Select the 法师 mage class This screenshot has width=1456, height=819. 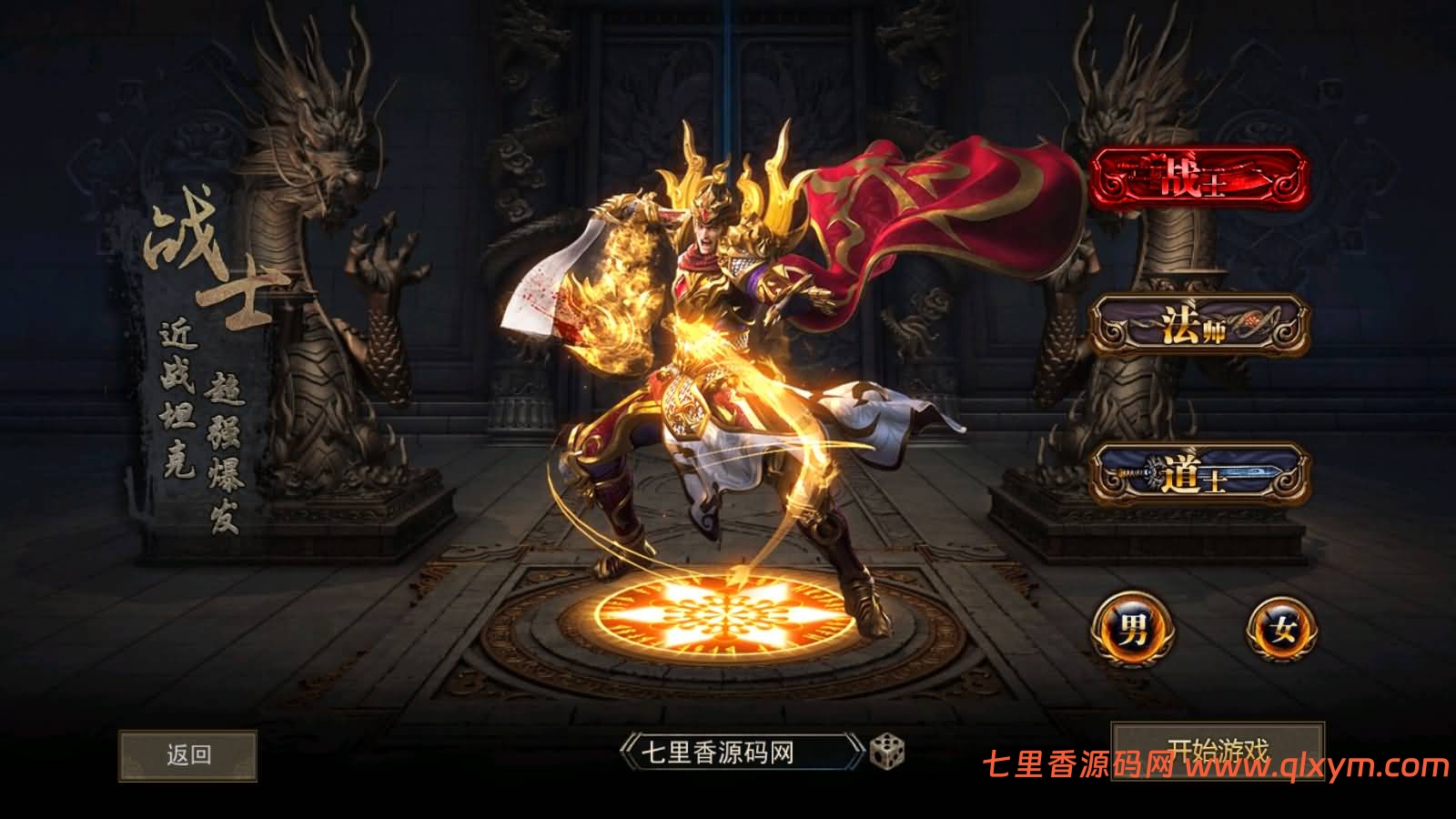tap(1203, 323)
